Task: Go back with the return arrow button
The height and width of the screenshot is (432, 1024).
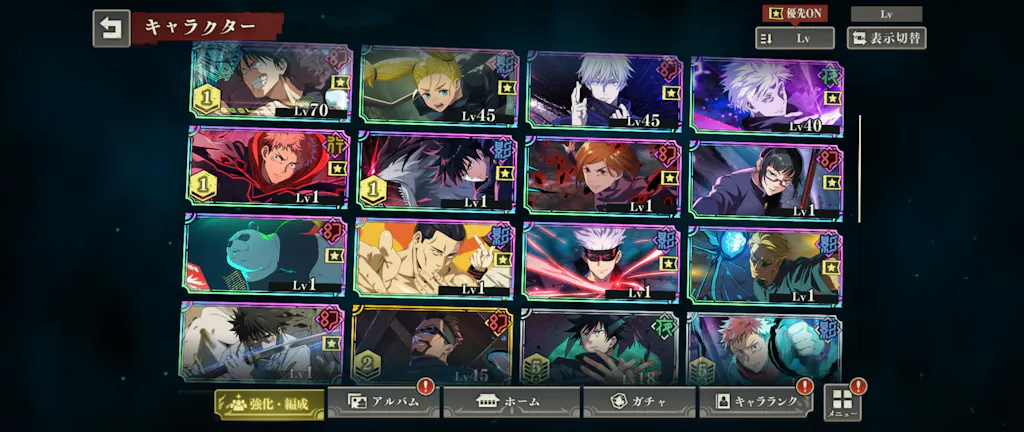Action: click(x=111, y=28)
